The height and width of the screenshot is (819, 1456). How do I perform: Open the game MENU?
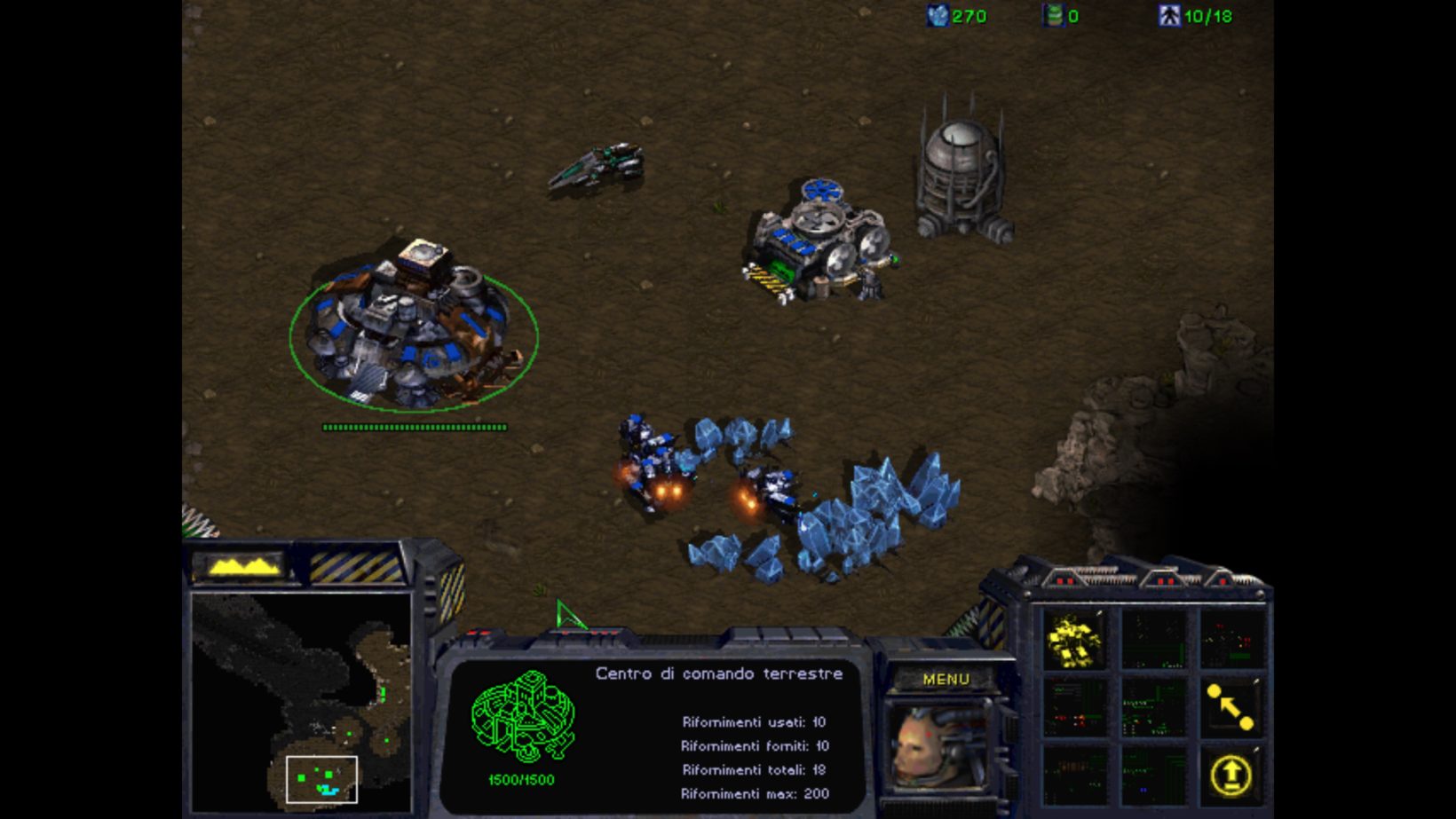pyautogui.click(x=946, y=679)
